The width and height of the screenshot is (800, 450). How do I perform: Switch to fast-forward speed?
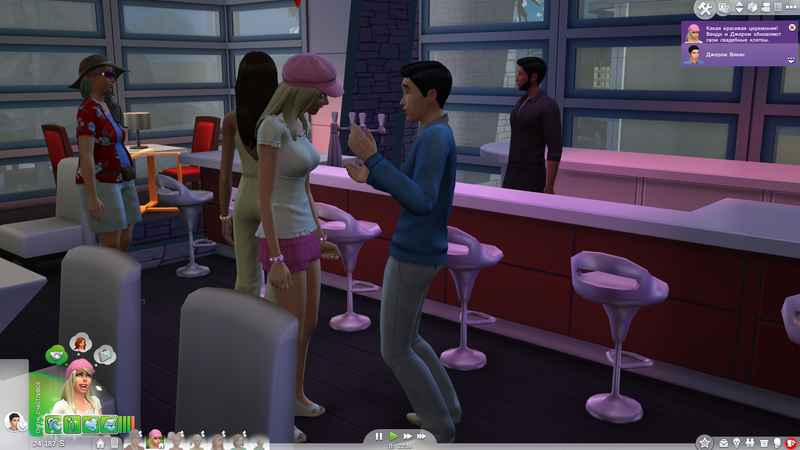point(406,436)
